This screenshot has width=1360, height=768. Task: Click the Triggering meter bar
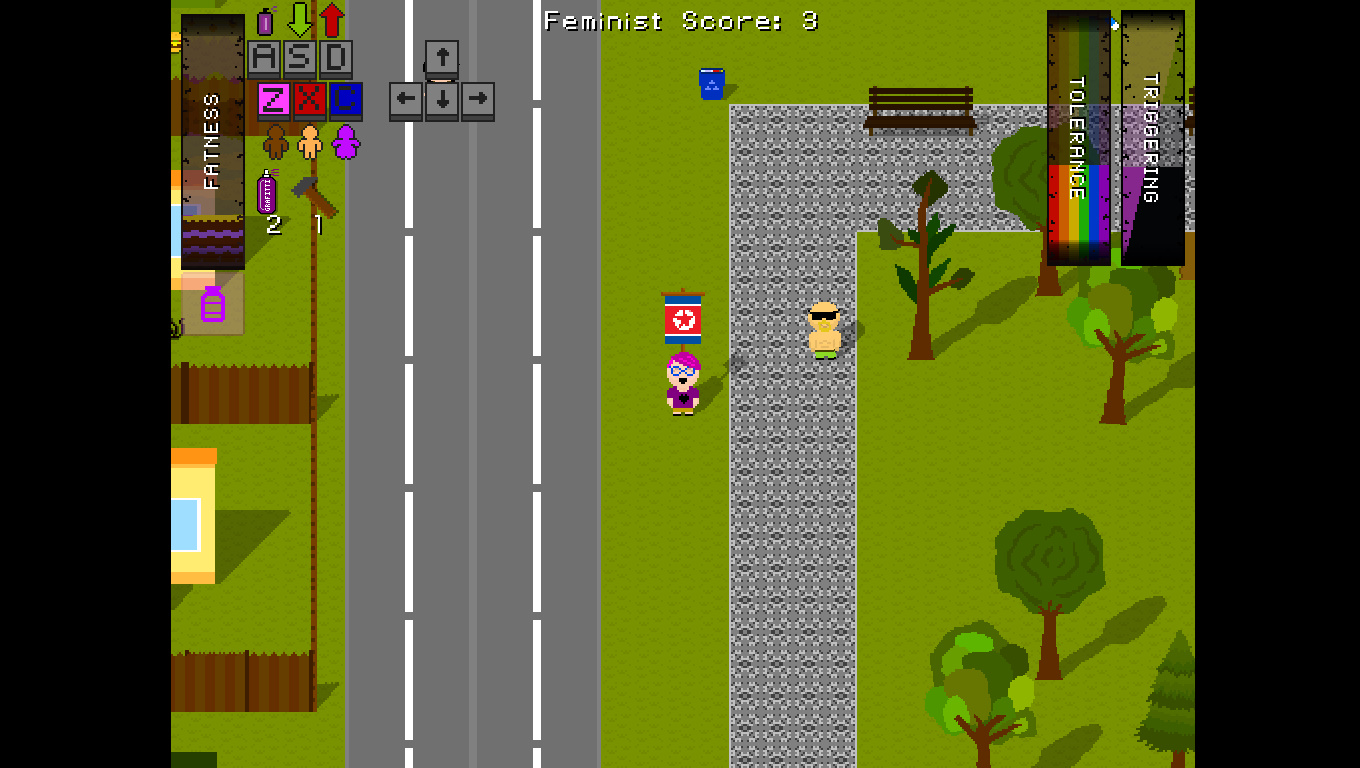(1150, 135)
